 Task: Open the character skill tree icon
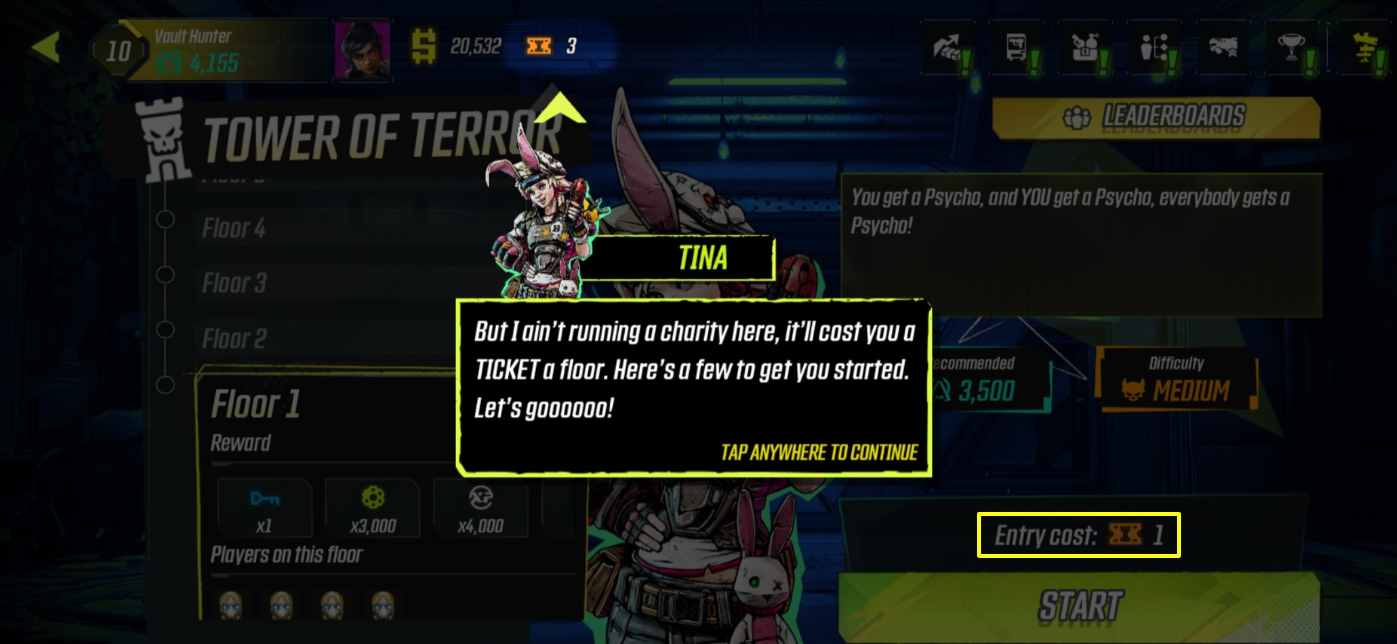[x=1155, y=48]
